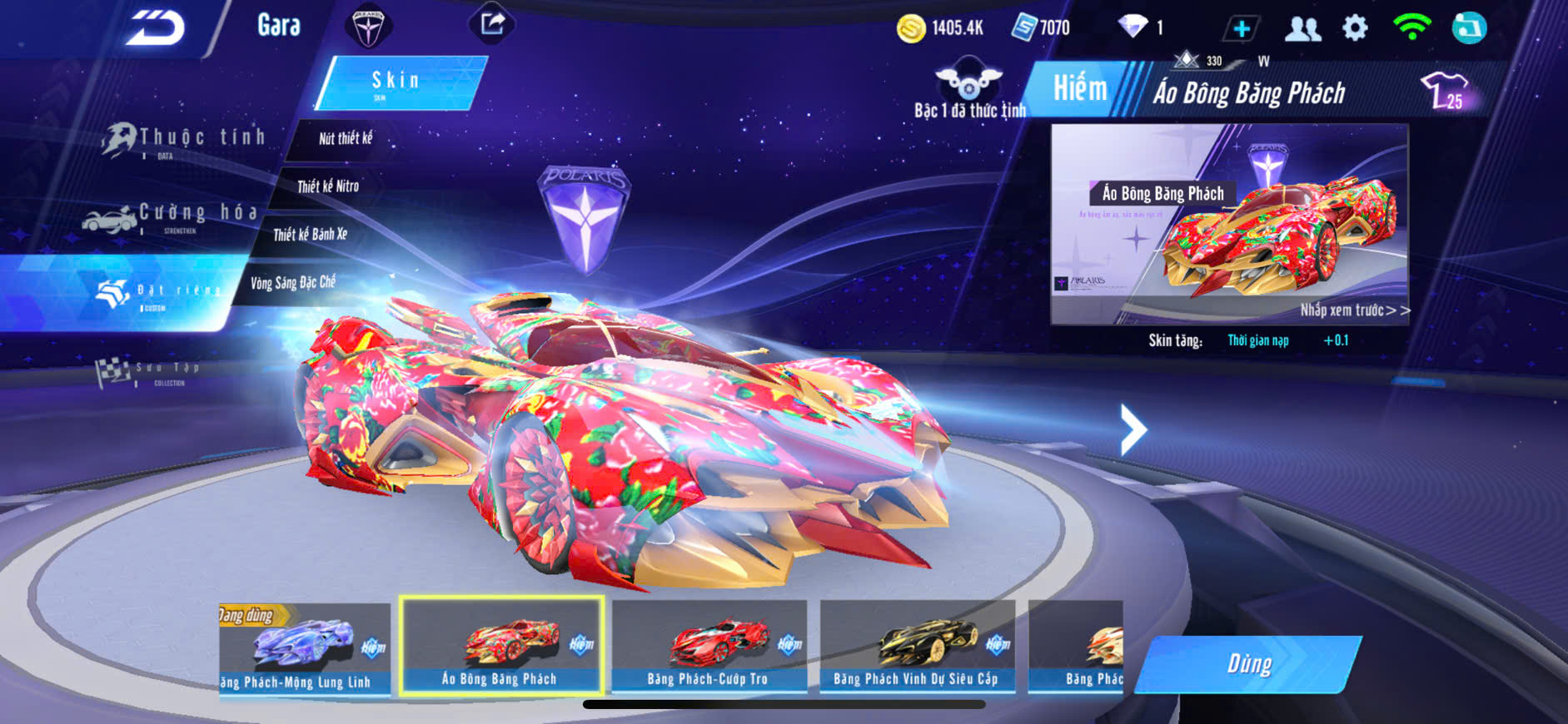Open the skin preview image
Screen dimensions: 1568x724
pyautogui.click(x=1229, y=224)
